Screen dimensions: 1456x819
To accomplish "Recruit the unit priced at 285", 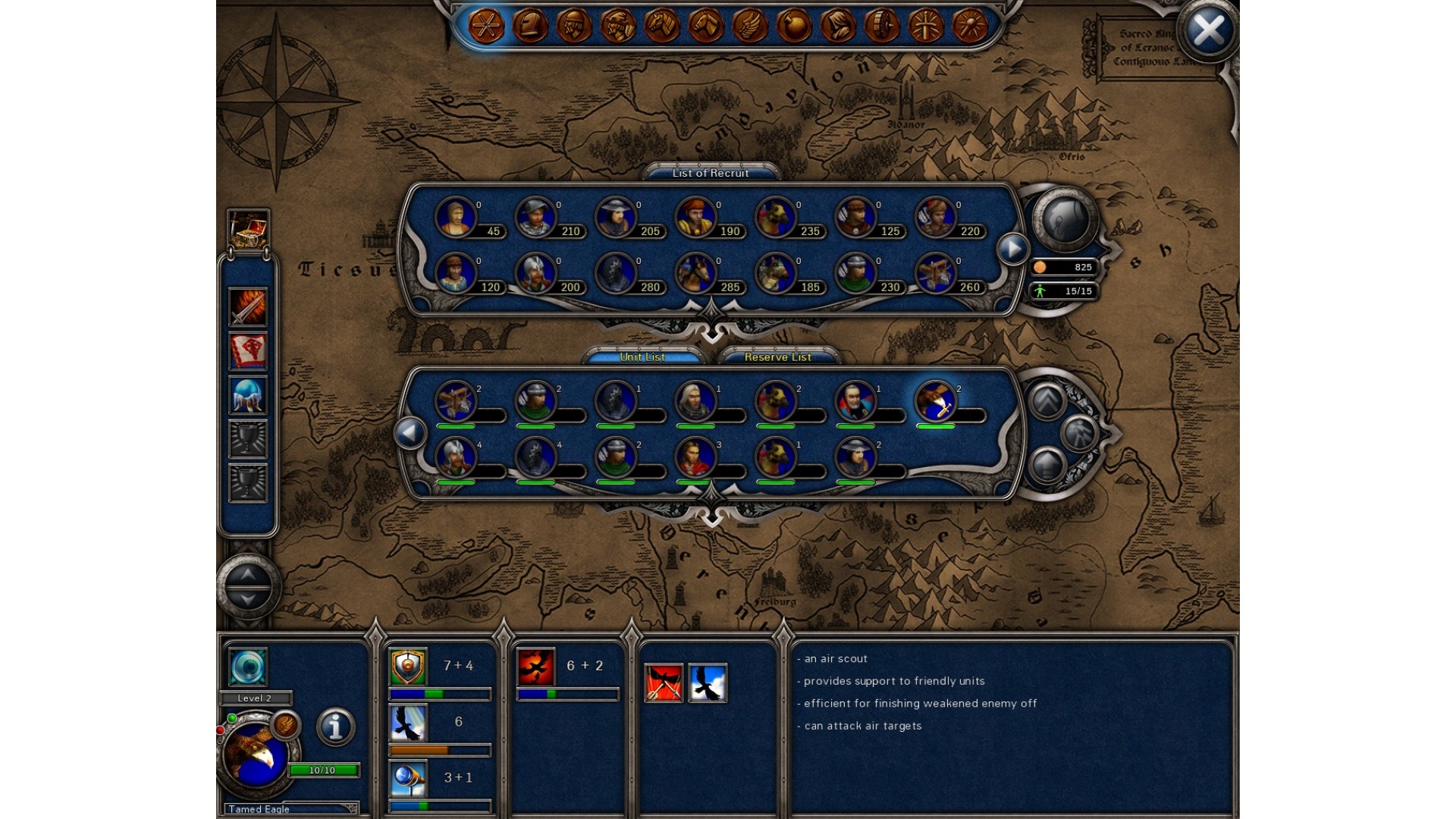I will (x=695, y=273).
